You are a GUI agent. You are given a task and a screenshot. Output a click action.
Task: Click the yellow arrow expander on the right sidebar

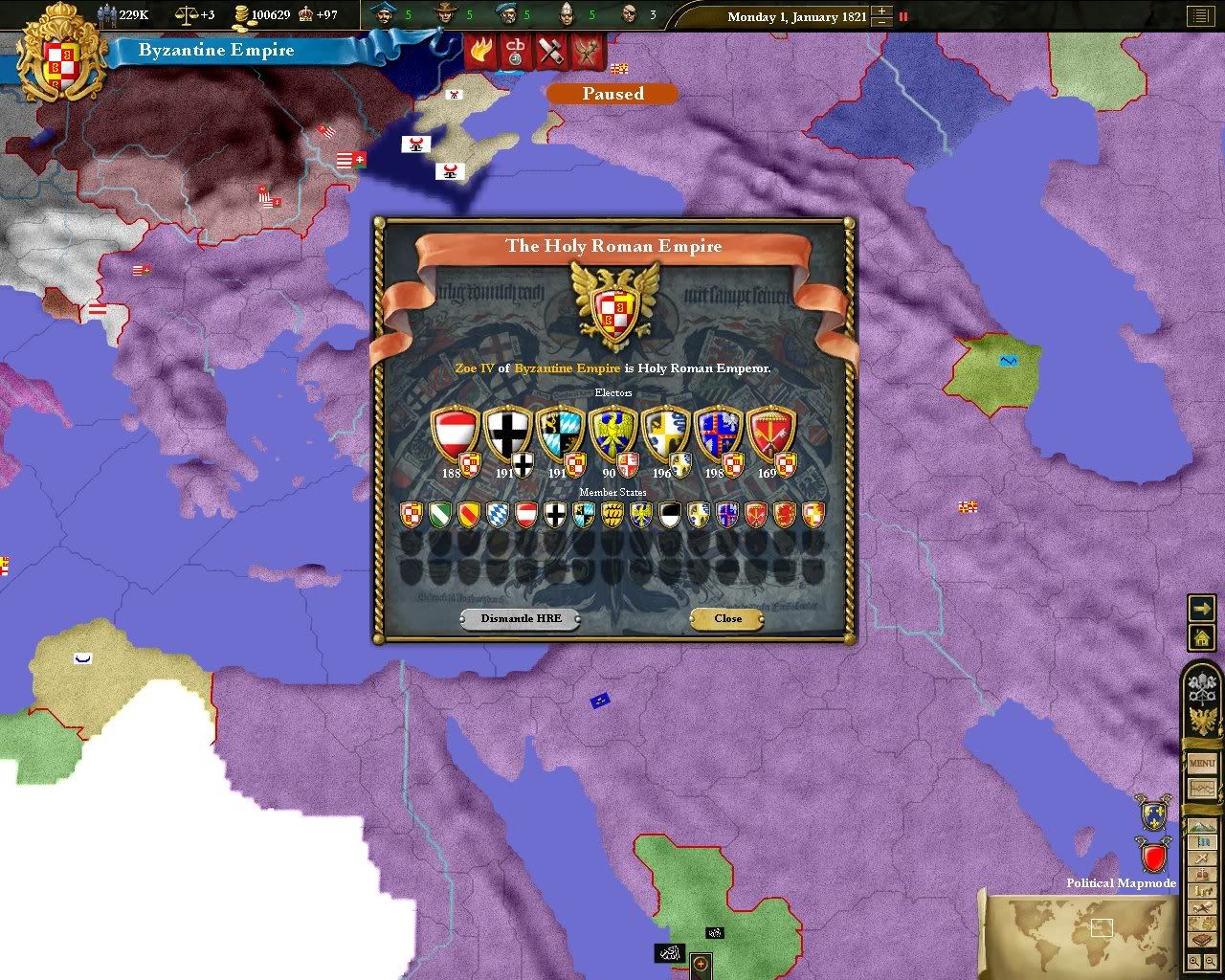point(1201,608)
